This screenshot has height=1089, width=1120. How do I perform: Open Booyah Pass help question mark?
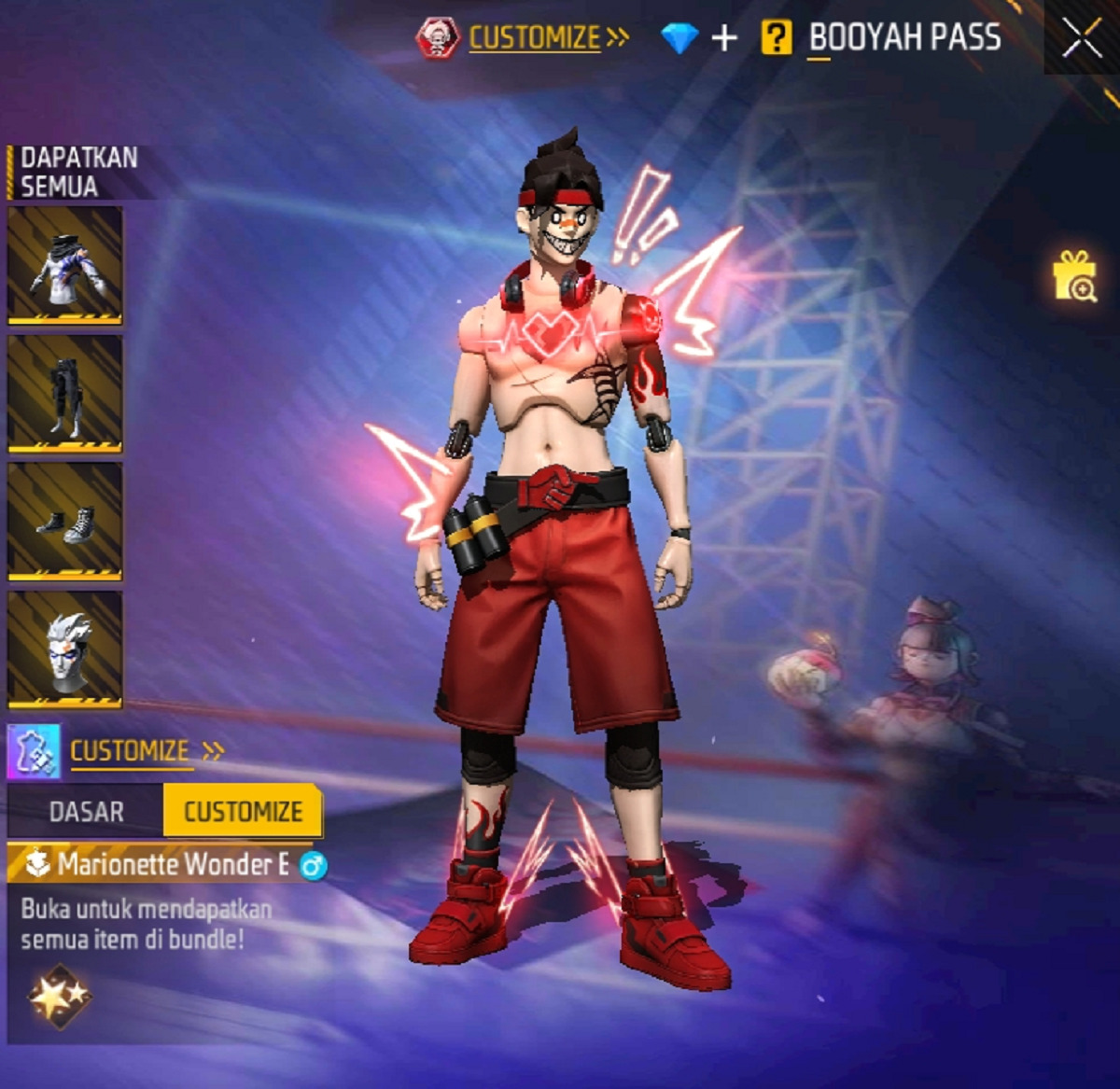[x=776, y=38]
